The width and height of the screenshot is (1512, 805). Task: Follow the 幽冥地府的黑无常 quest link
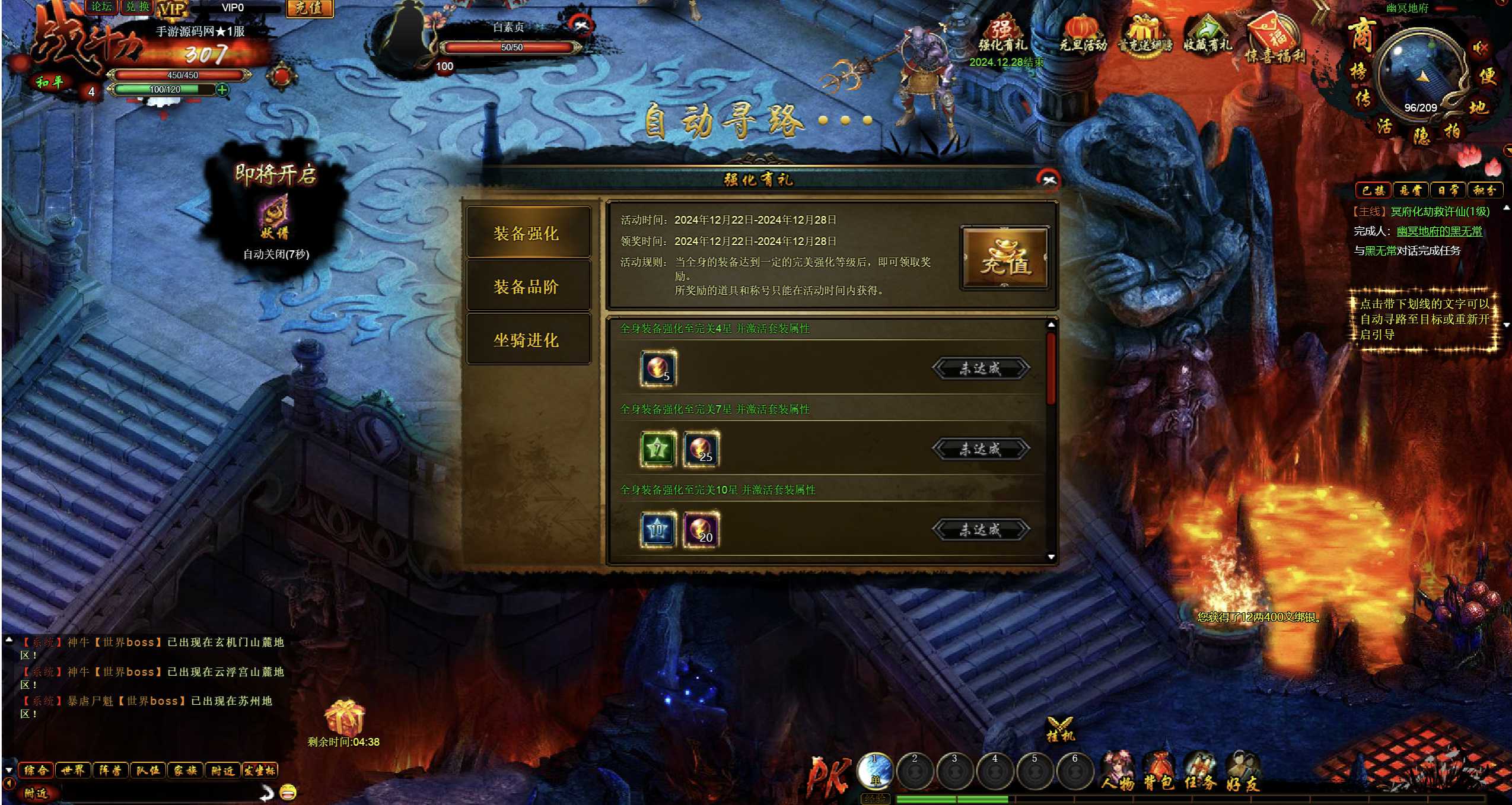pos(1439,231)
